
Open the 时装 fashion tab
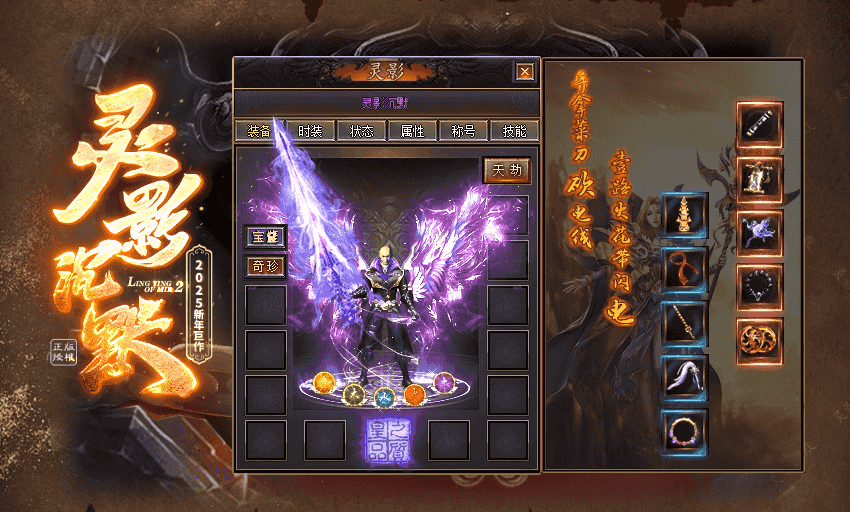(x=310, y=131)
